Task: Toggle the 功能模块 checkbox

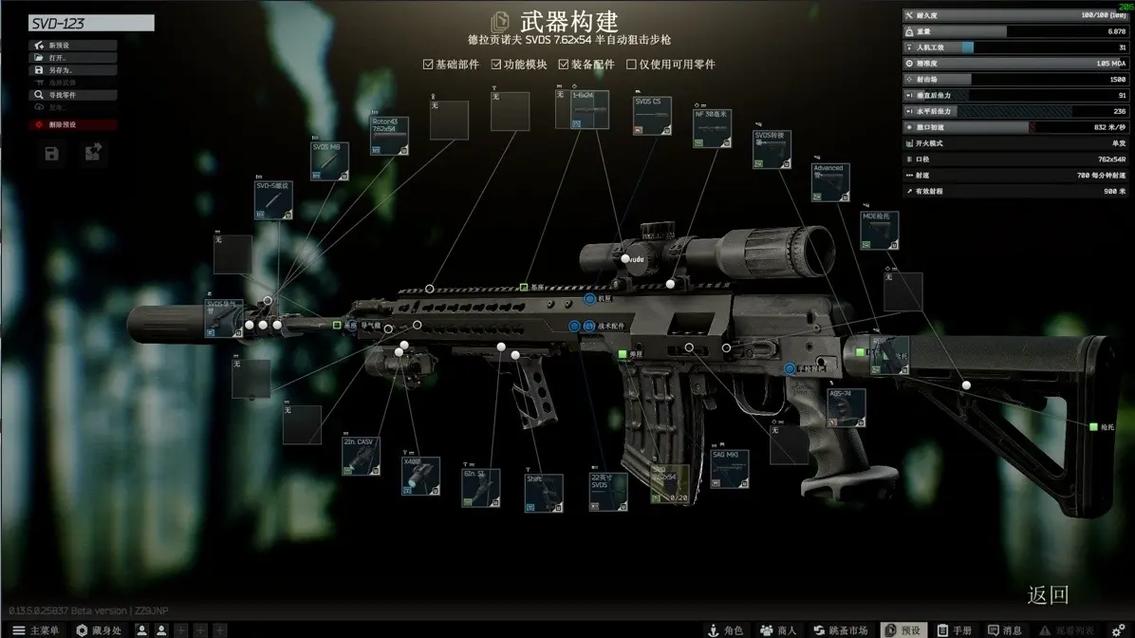Action: tap(496, 65)
